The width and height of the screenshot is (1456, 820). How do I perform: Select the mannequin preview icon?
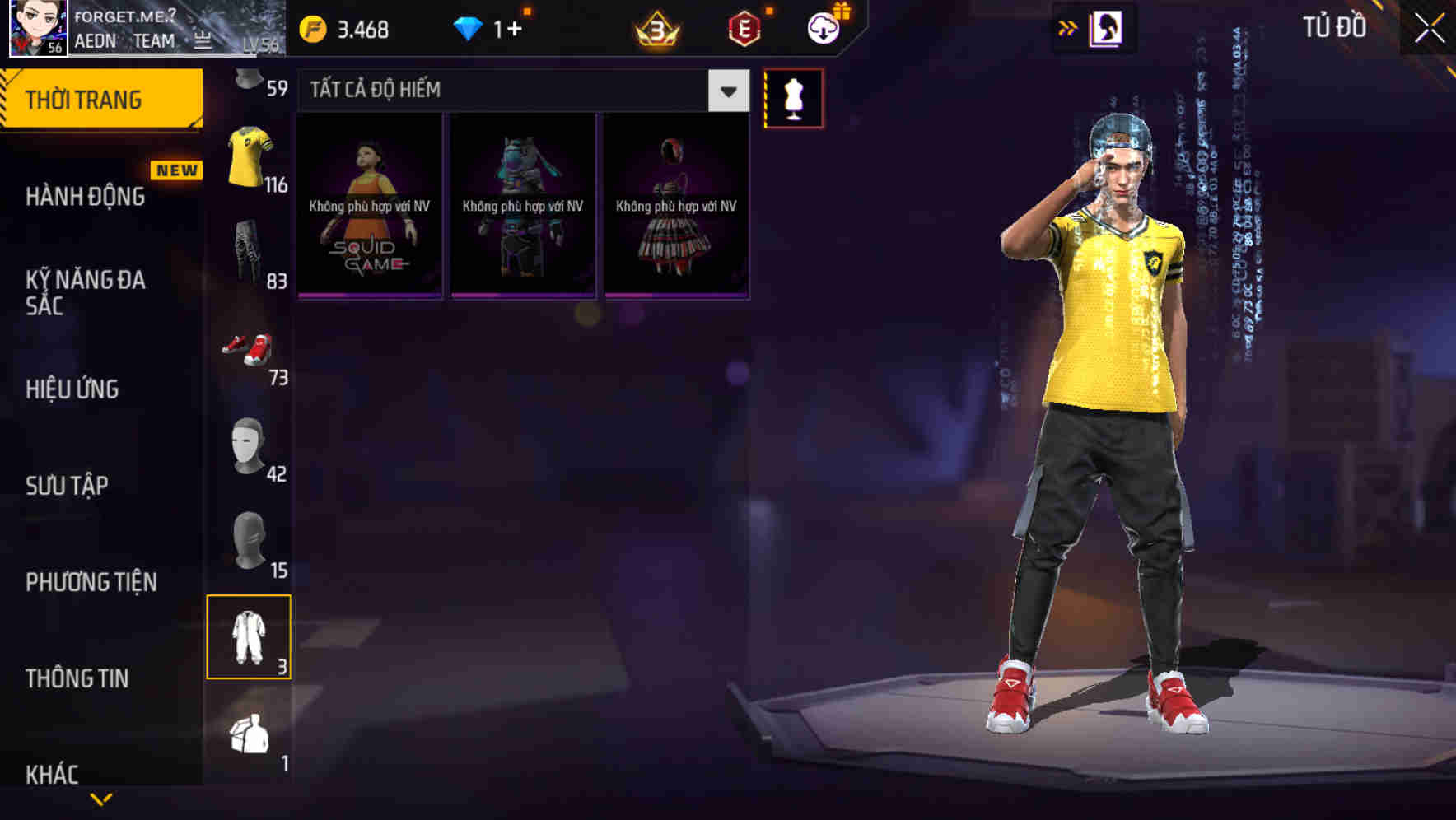click(793, 97)
